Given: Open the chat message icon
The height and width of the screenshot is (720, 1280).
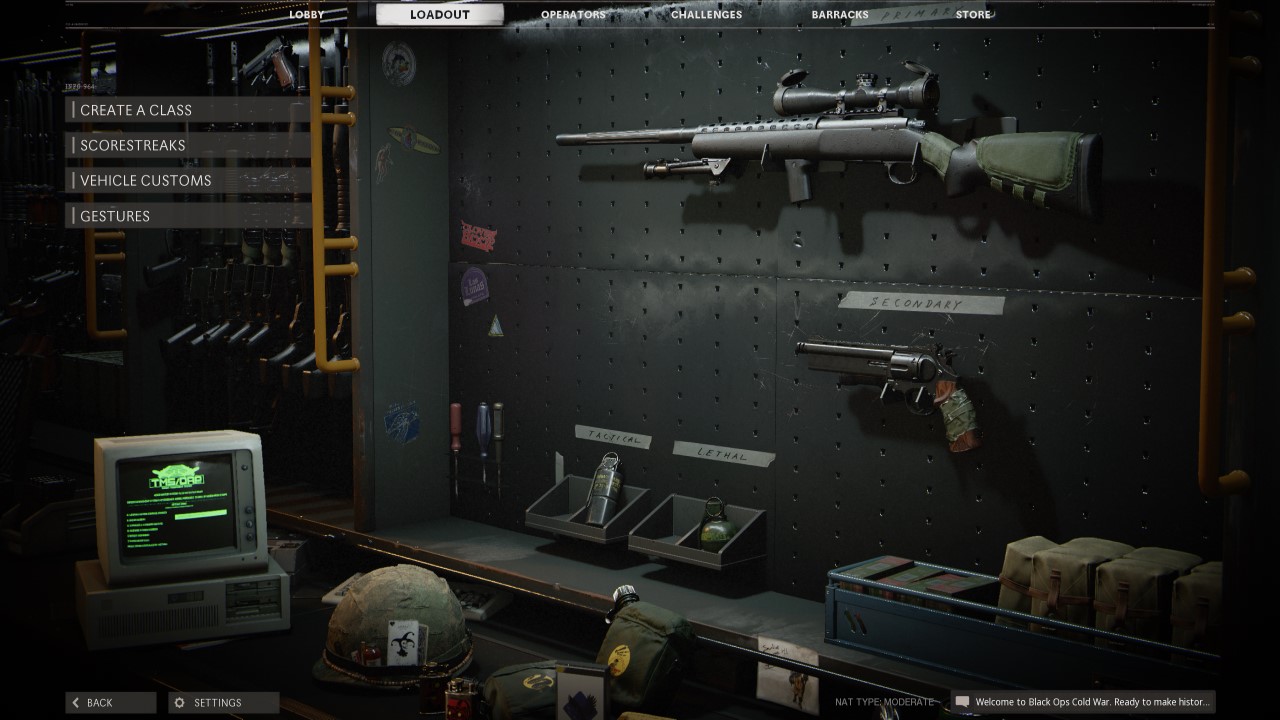Looking at the screenshot, I should pos(963,702).
